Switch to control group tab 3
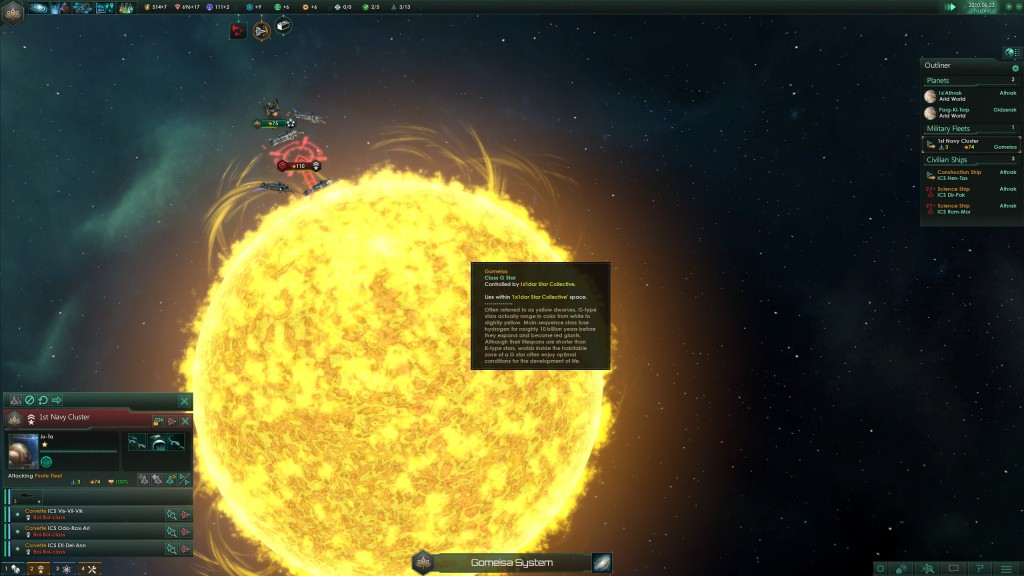The width and height of the screenshot is (1024, 576). coord(61,569)
